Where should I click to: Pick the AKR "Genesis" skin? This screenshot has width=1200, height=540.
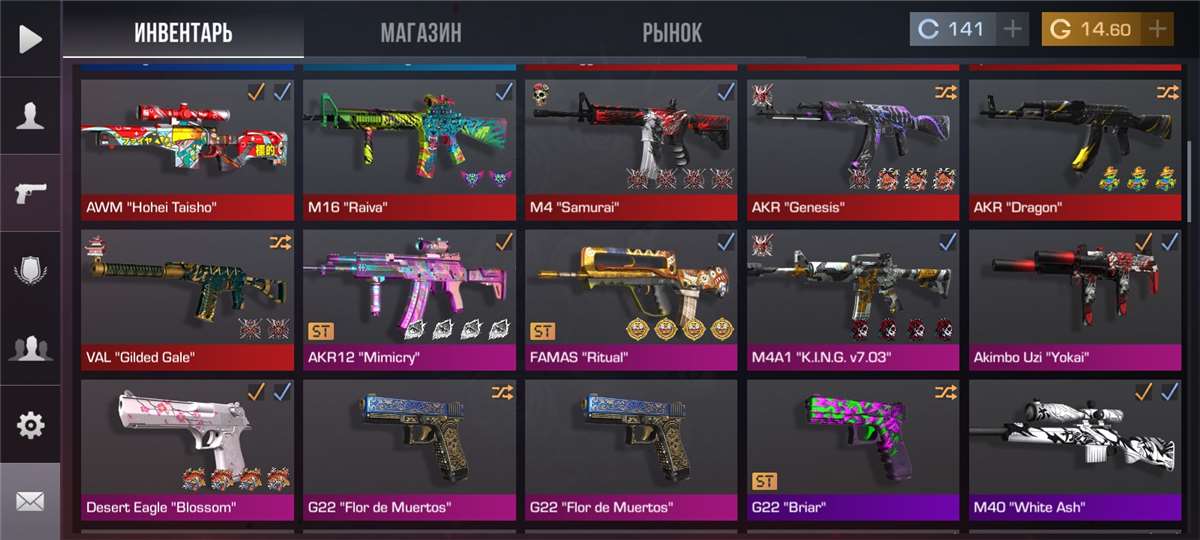click(853, 150)
